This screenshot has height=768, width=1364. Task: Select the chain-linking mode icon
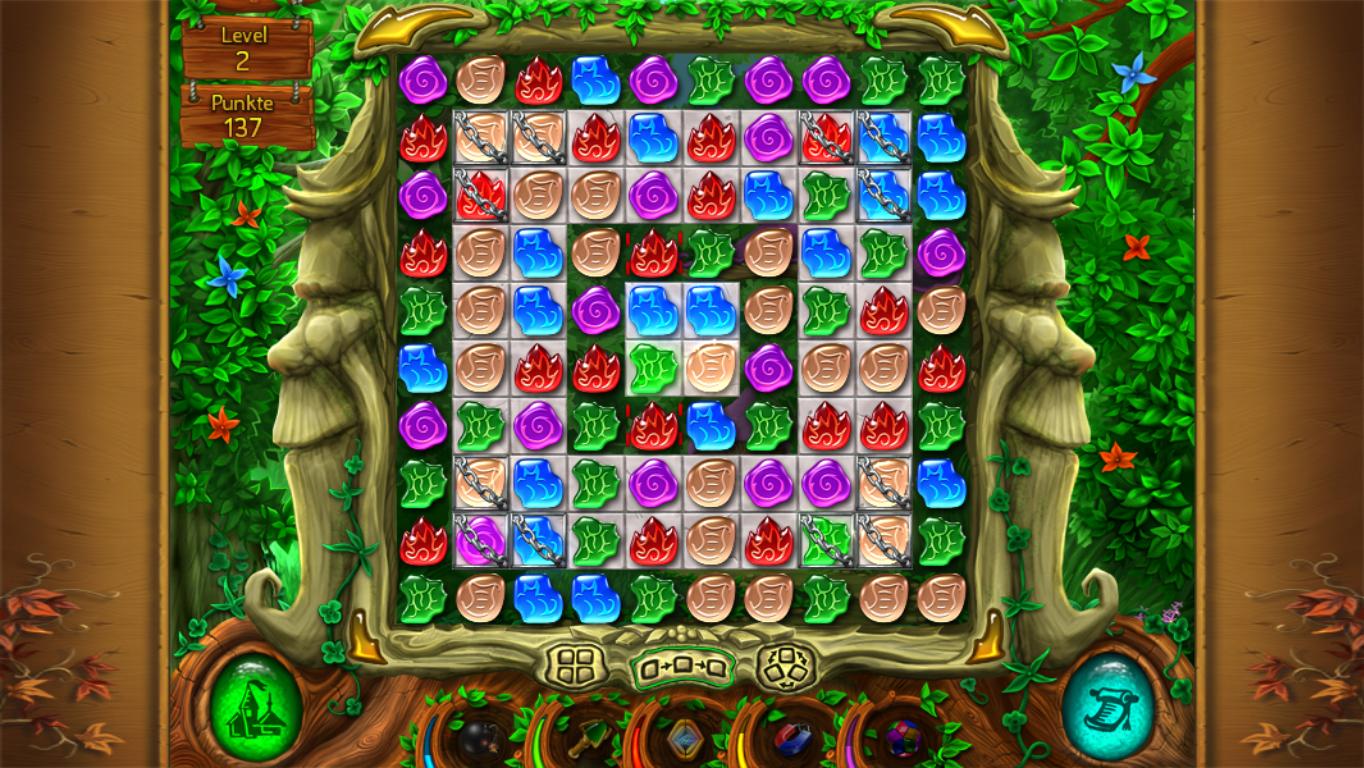click(684, 666)
